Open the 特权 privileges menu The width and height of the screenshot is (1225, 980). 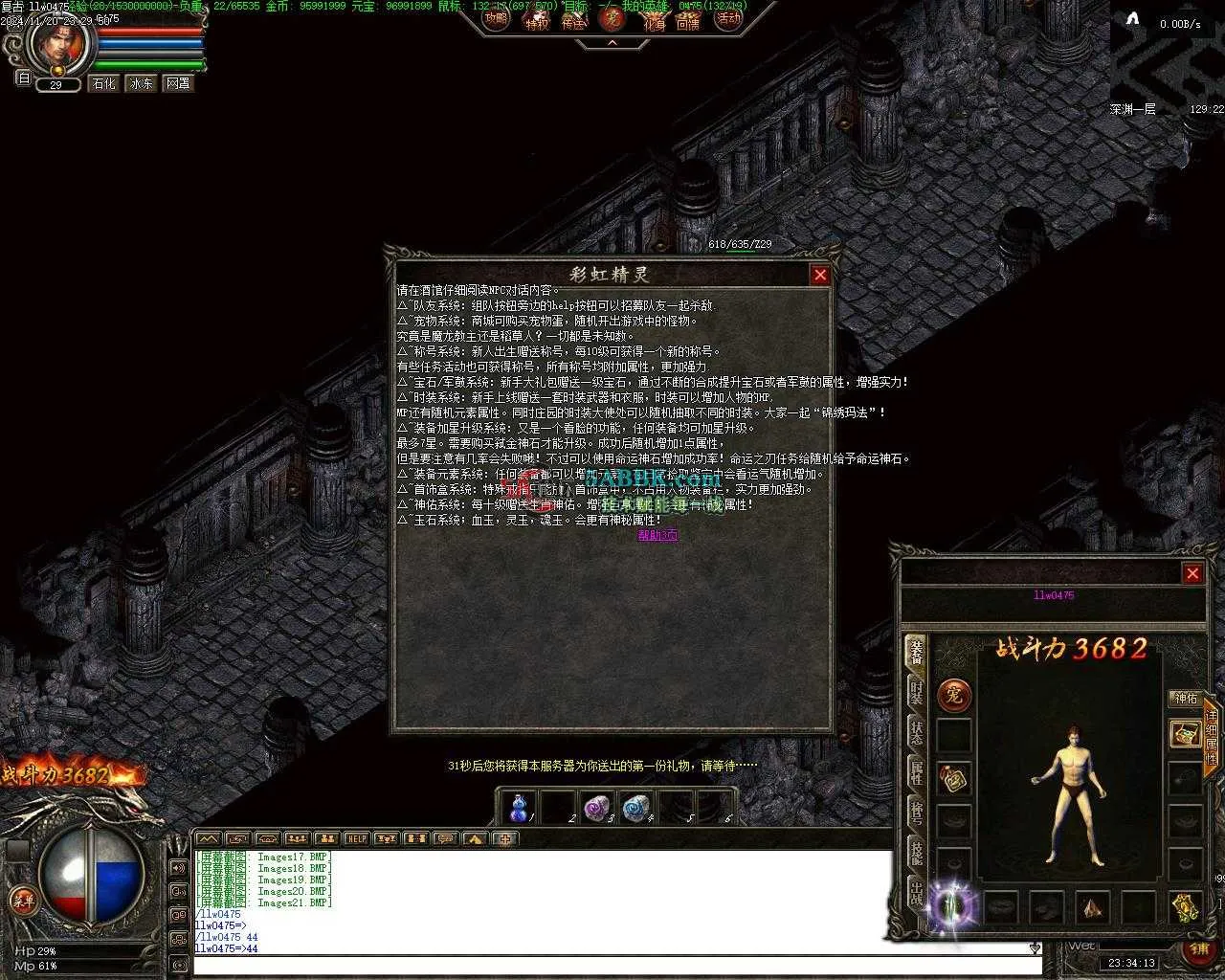(x=537, y=20)
